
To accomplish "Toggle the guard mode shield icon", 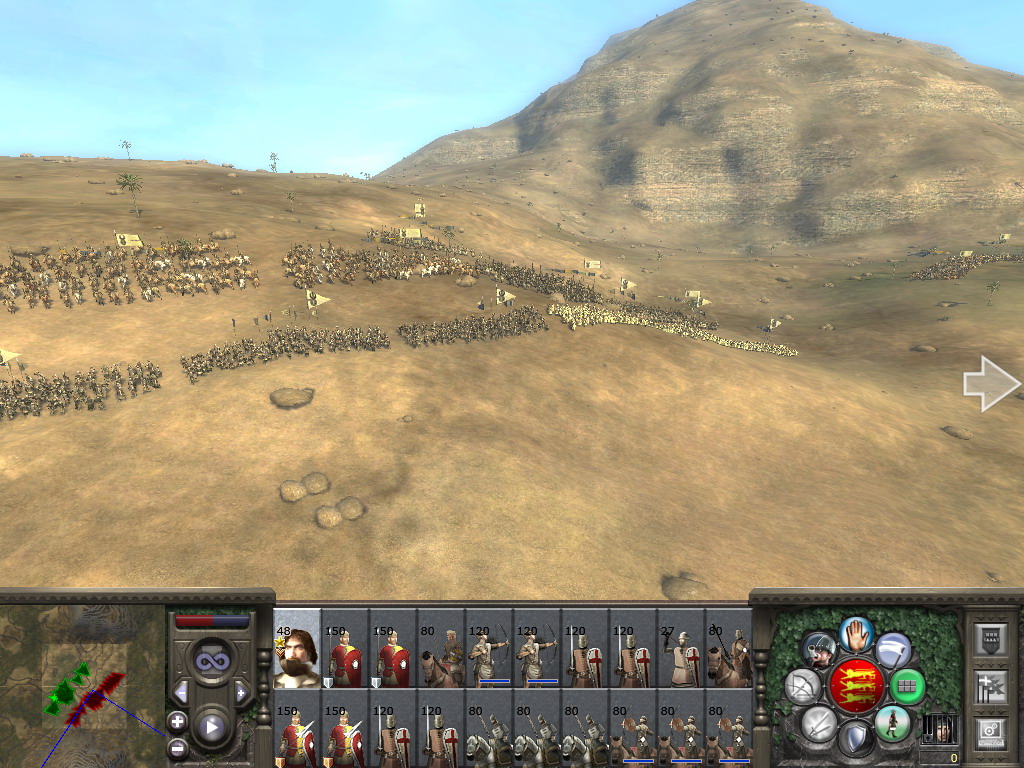I will pos(856,739).
